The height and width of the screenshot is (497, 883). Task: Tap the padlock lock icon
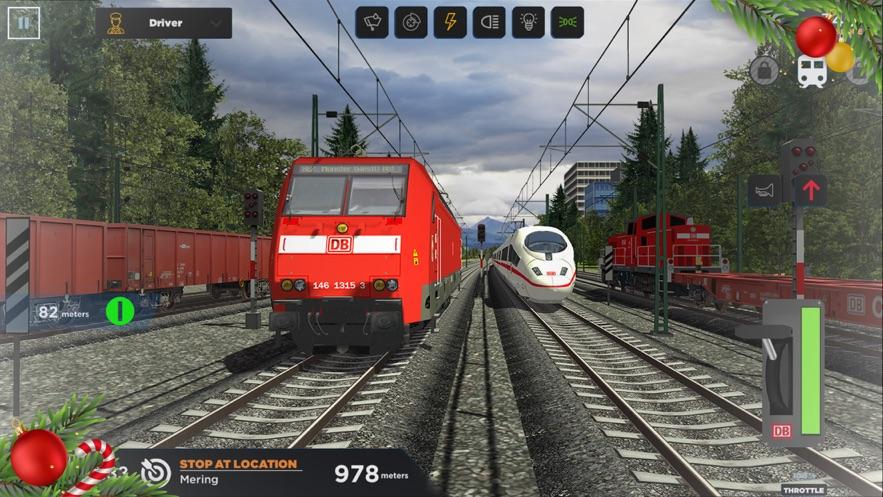(764, 71)
